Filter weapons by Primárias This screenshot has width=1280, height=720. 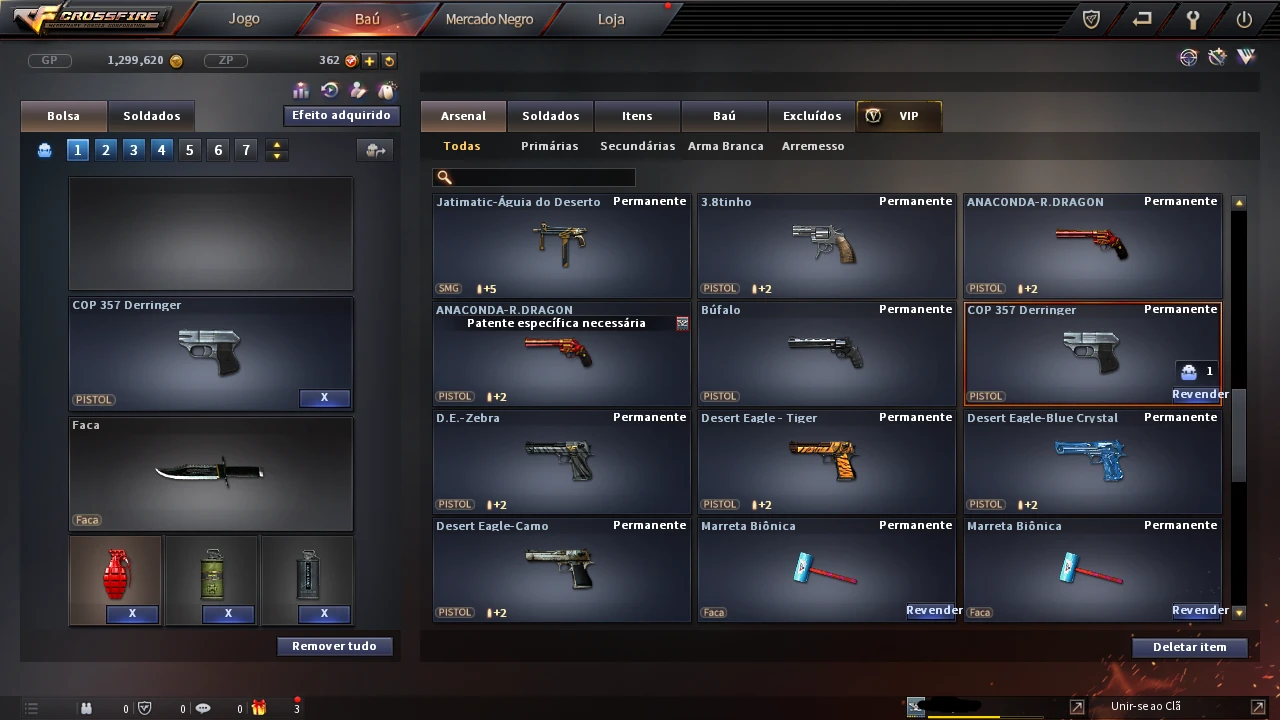pos(549,146)
